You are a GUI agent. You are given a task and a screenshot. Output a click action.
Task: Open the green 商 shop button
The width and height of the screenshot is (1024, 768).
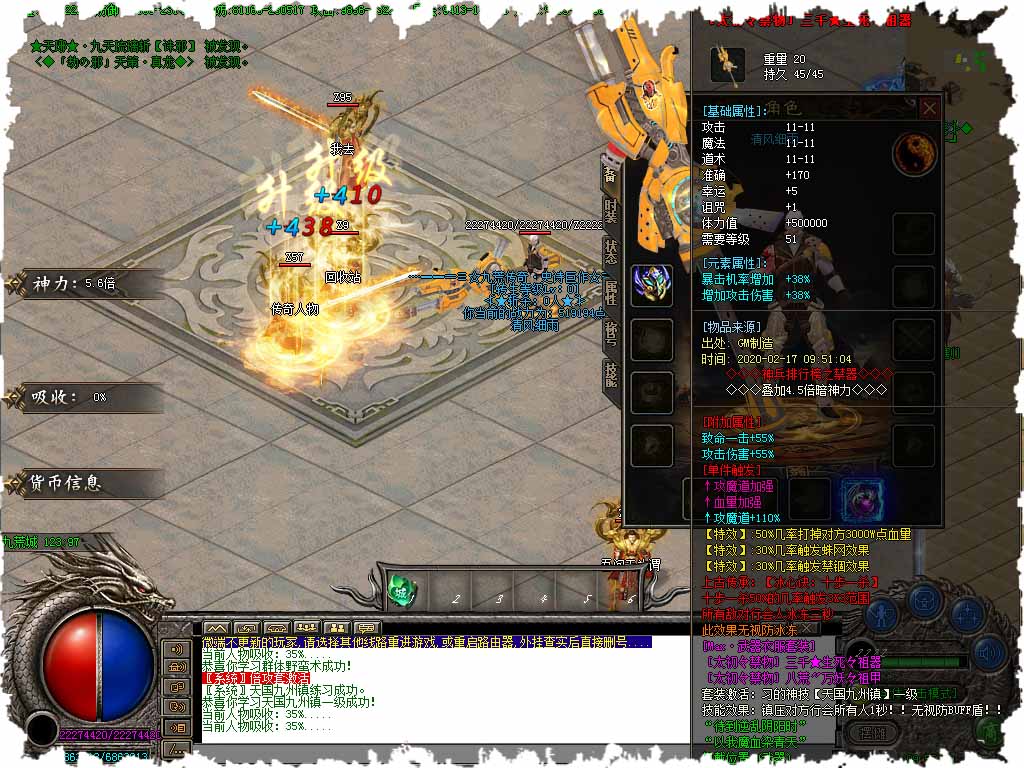click(988, 733)
